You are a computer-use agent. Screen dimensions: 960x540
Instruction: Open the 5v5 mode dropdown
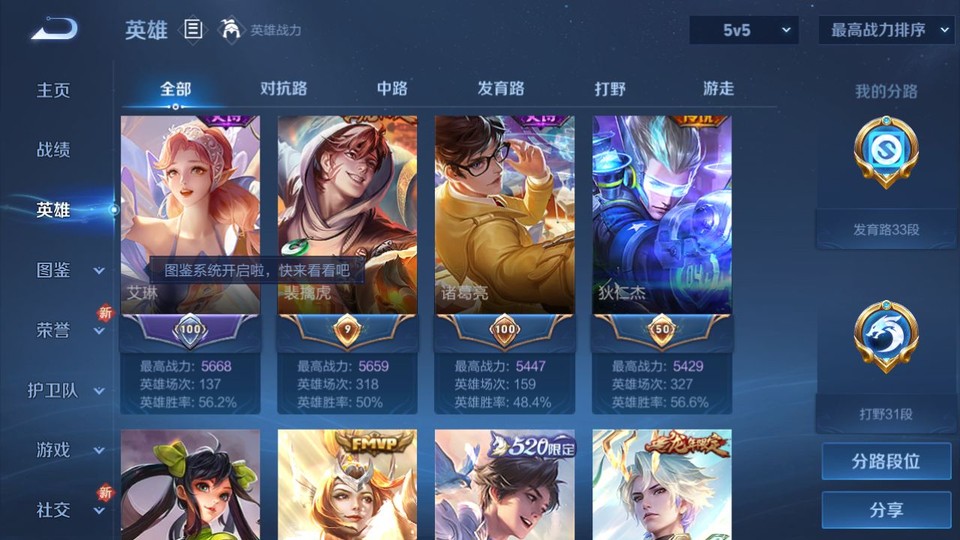click(x=744, y=31)
